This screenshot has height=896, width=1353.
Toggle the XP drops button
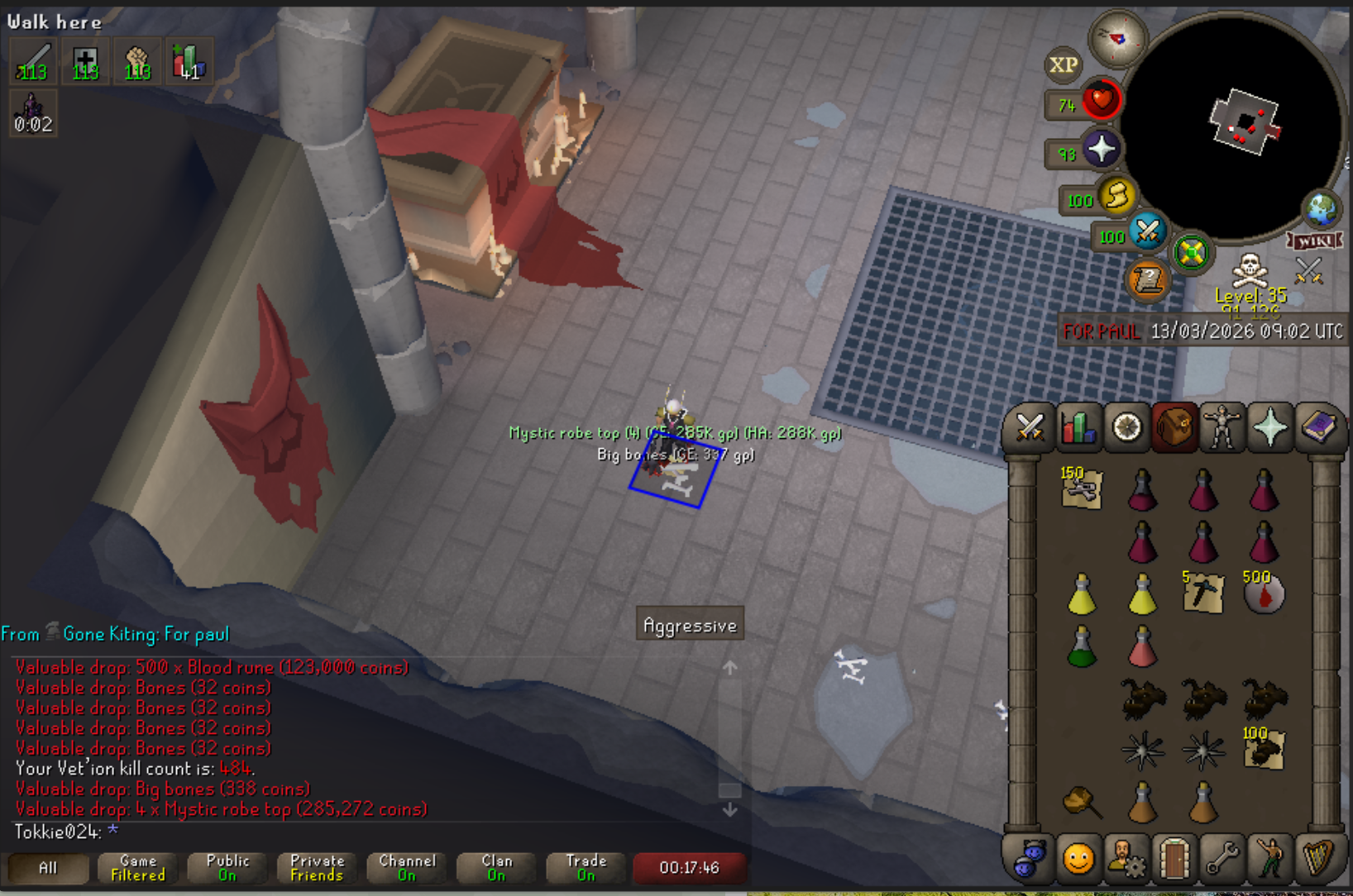point(1064,65)
